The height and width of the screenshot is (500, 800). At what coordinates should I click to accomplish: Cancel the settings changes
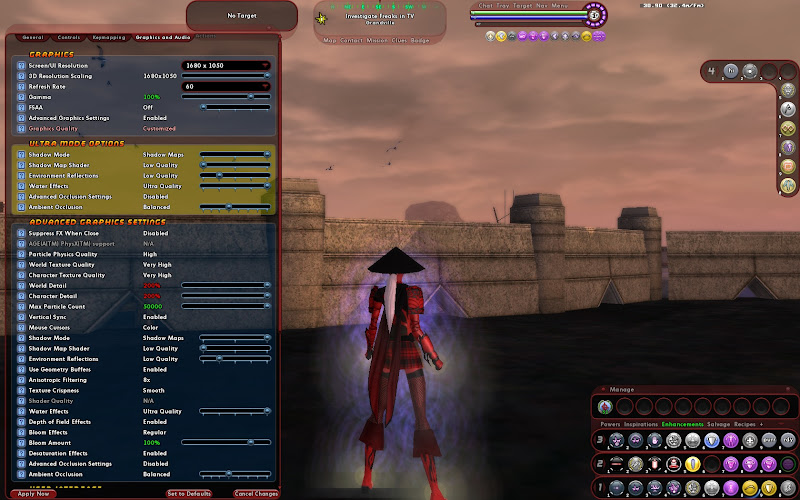256,494
